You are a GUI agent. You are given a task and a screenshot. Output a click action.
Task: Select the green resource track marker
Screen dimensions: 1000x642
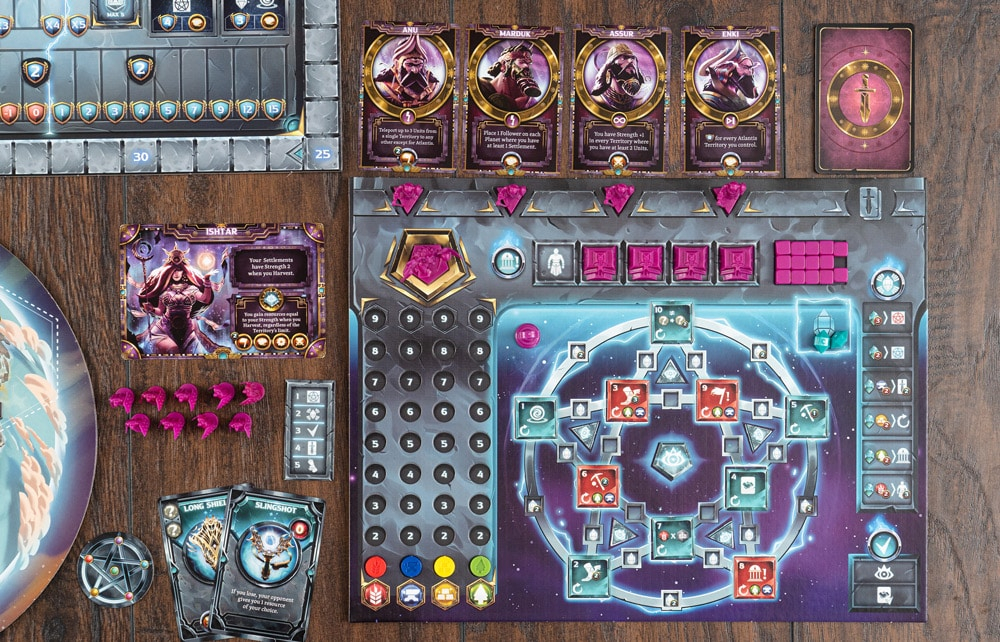[x=481, y=567]
